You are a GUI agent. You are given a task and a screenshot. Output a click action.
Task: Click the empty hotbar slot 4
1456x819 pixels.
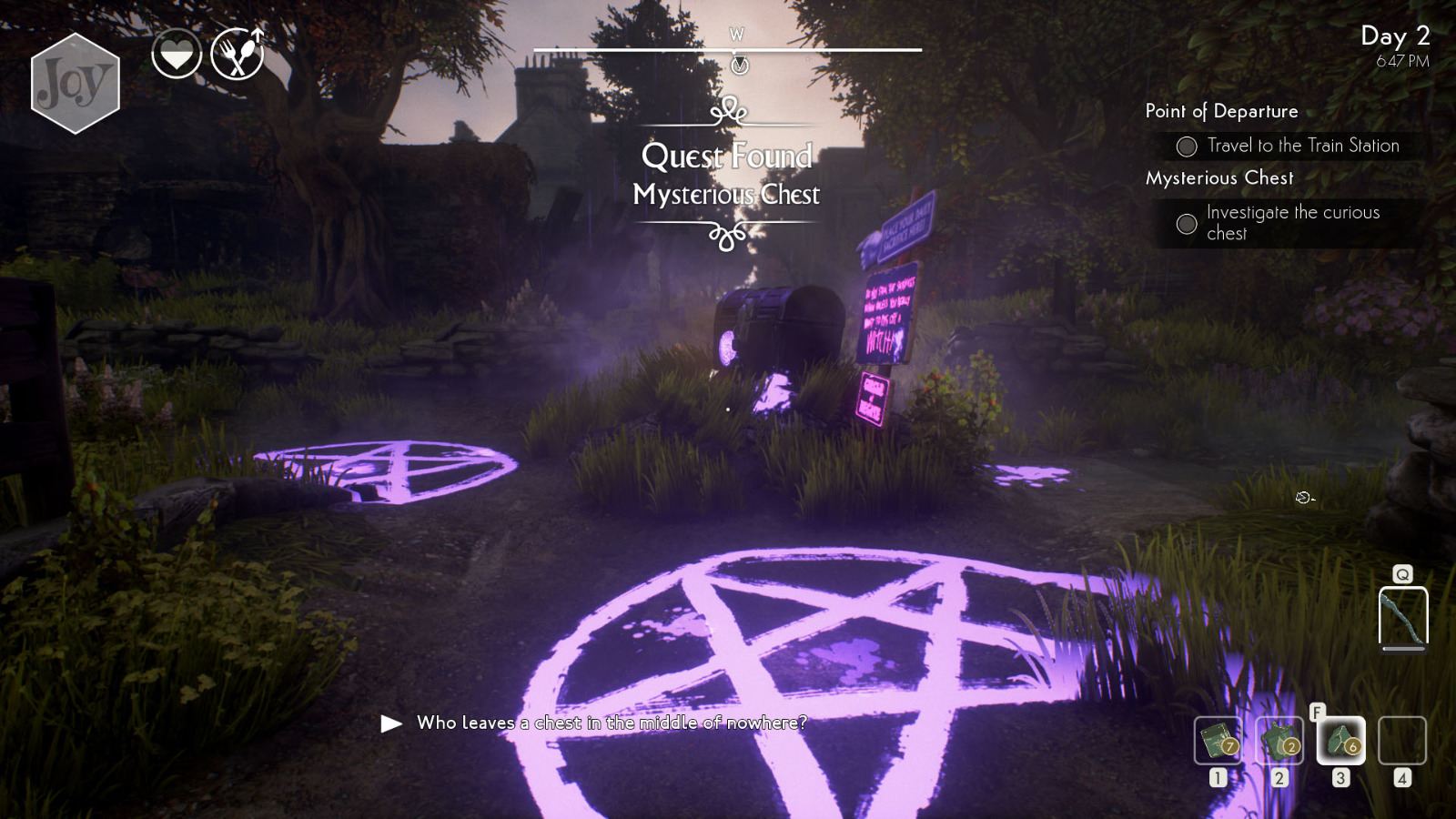[x=1401, y=739]
